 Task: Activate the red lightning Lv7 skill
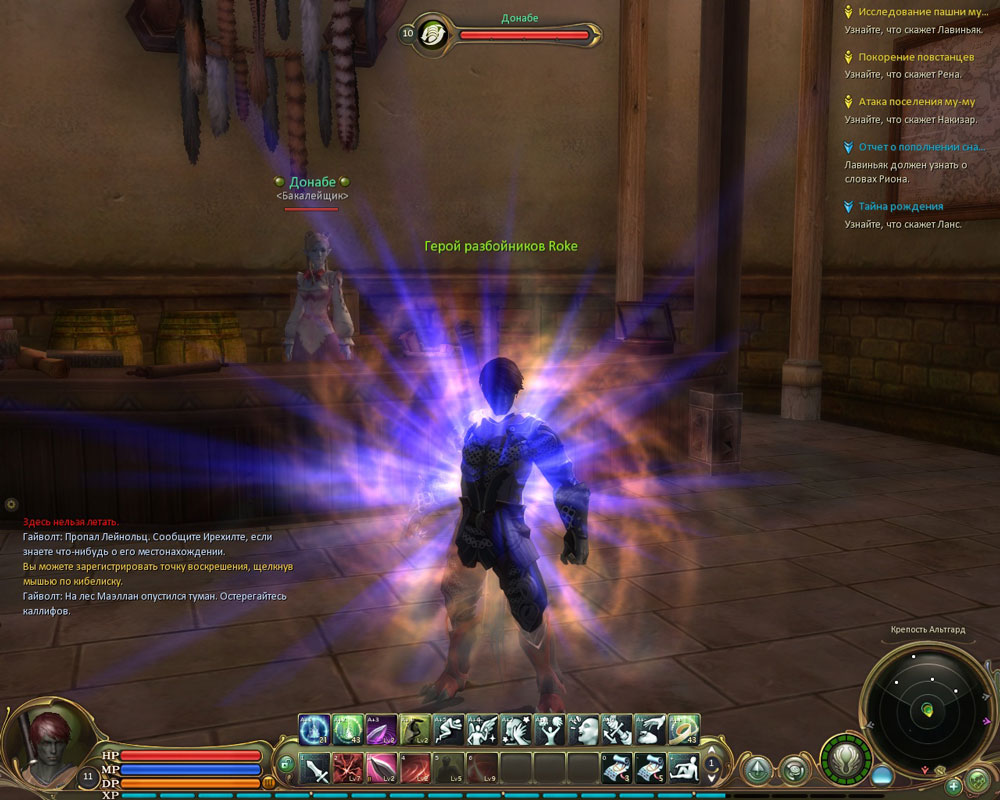346,768
